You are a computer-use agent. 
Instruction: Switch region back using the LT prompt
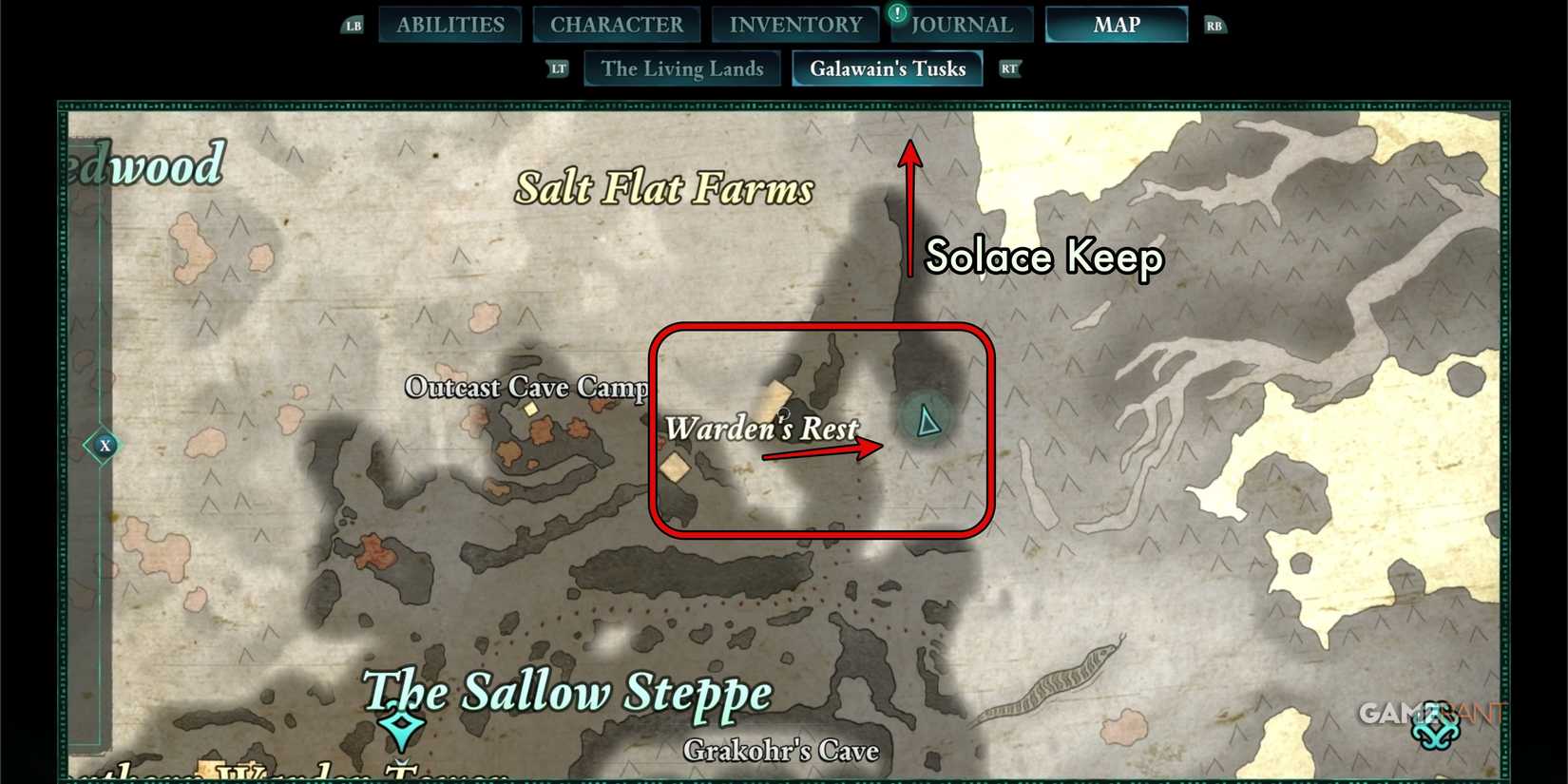[558, 68]
